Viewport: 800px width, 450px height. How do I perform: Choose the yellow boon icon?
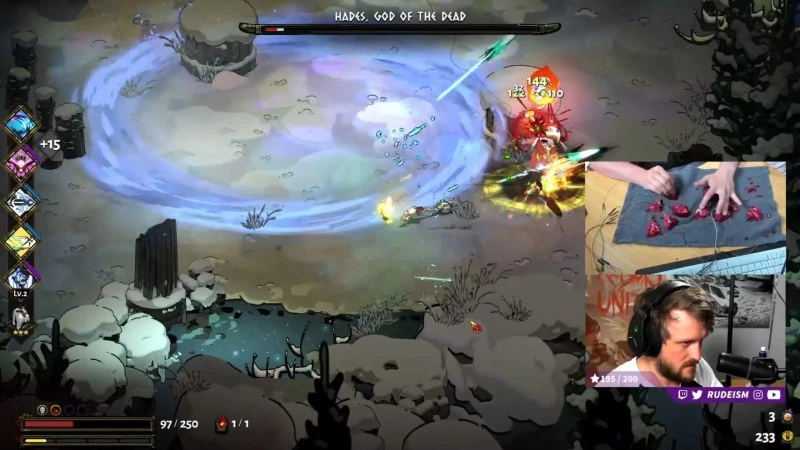tap(21, 239)
